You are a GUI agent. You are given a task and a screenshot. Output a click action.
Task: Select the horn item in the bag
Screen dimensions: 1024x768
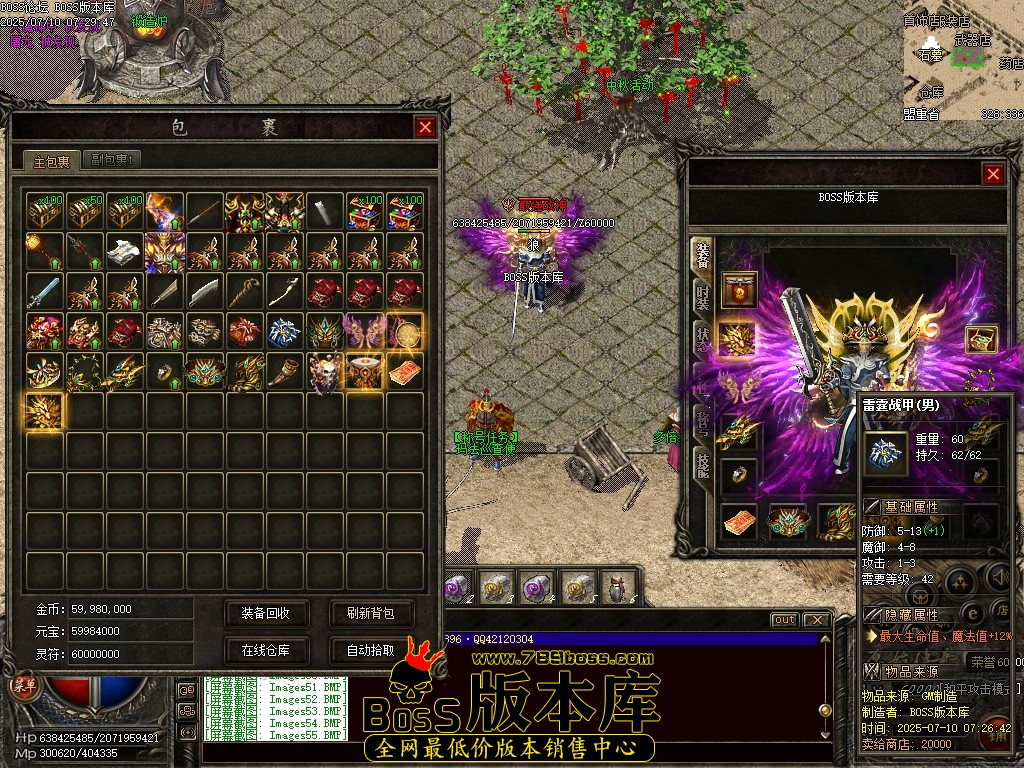(x=285, y=370)
